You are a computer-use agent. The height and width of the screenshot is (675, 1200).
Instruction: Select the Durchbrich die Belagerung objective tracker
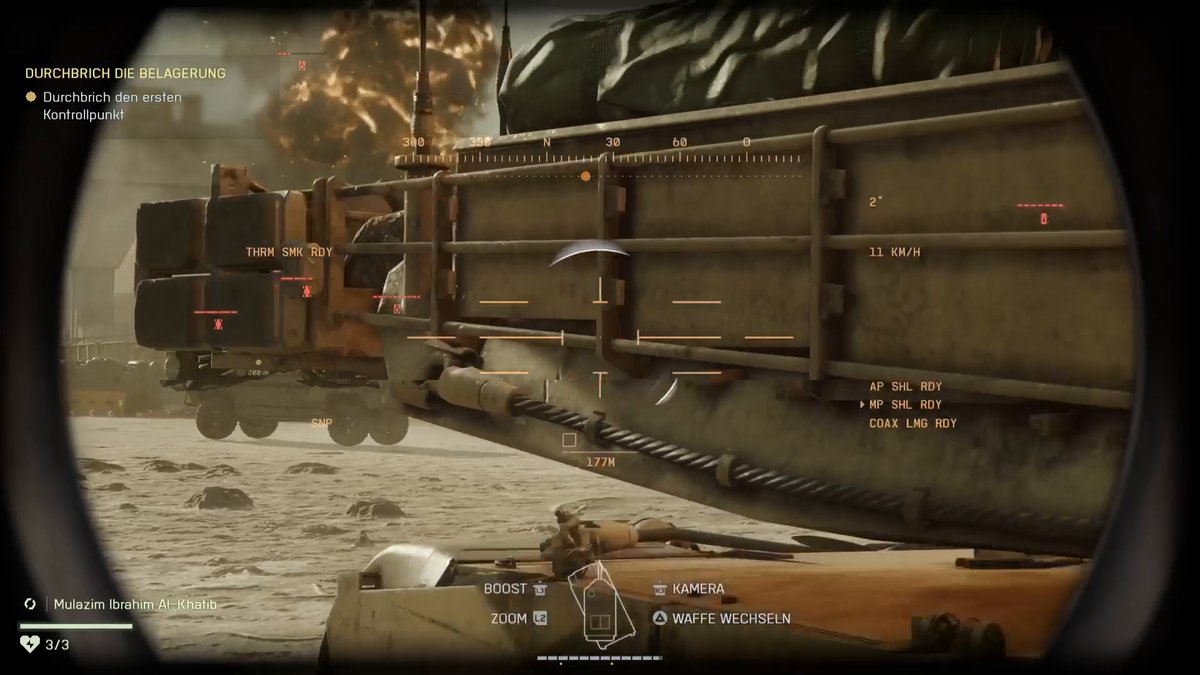tap(125, 74)
